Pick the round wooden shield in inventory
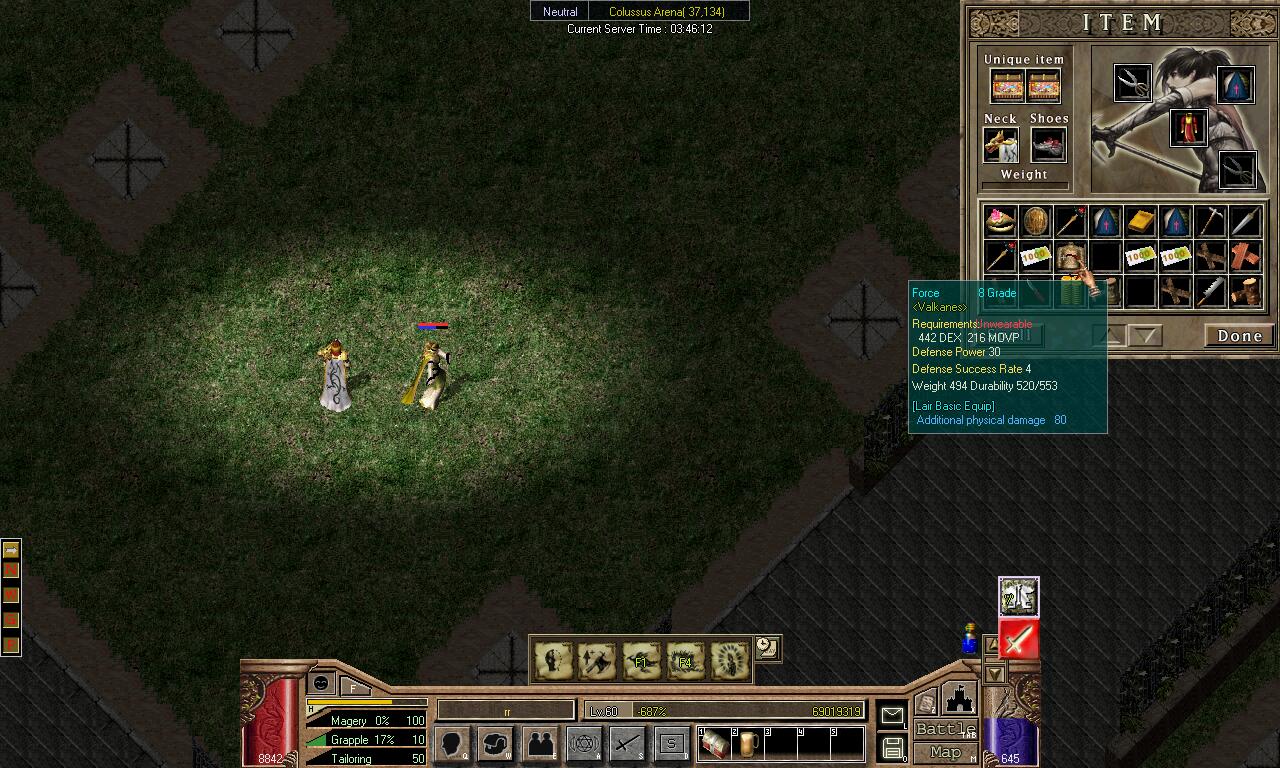This screenshot has width=1280, height=768. pyautogui.click(x=1035, y=221)
